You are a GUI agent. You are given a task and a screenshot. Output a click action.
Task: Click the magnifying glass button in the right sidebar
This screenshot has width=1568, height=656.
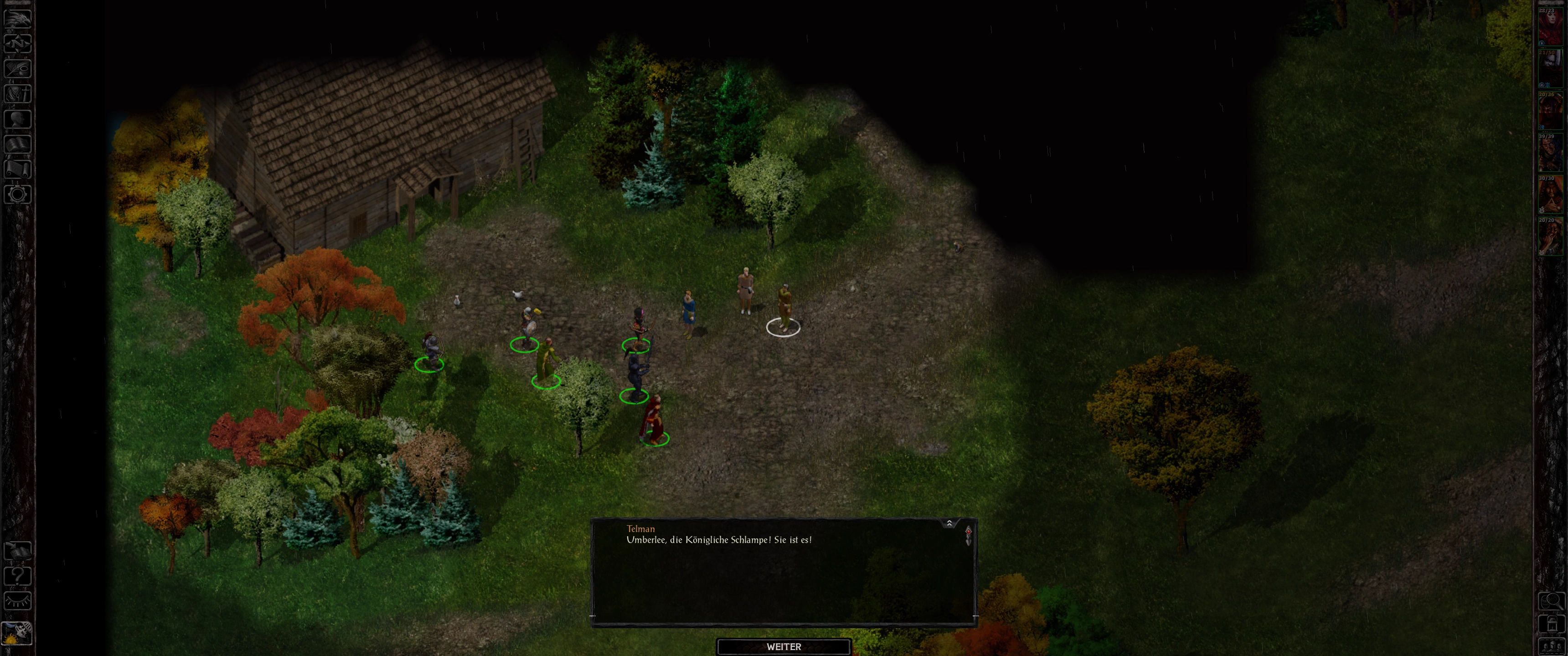pyautogui.click(x=1551, y=601)
